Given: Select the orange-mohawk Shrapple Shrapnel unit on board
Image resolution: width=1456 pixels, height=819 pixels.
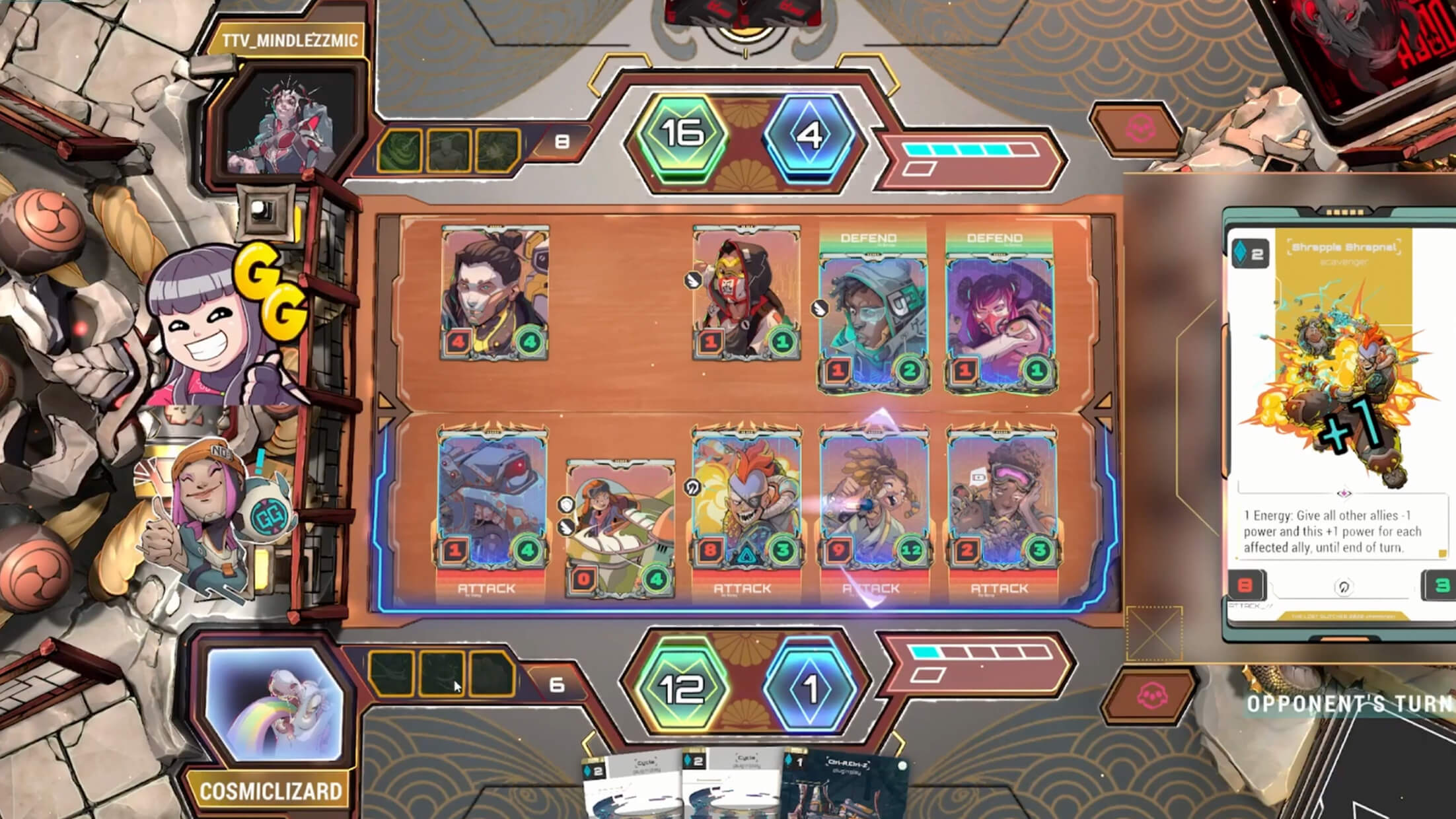Looking at the screenshot, I should point(746,502).
